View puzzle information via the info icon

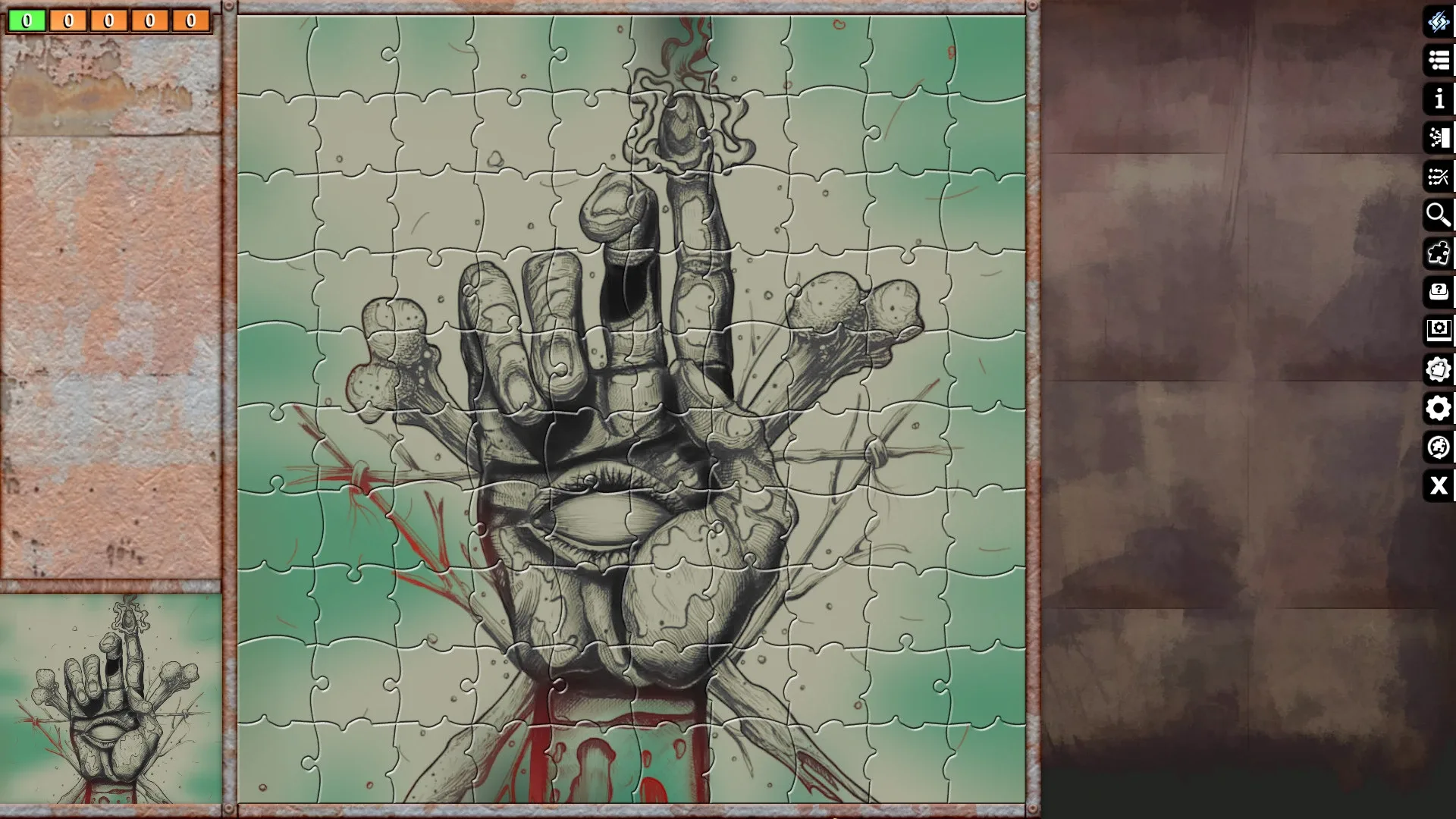[1438, 99]
